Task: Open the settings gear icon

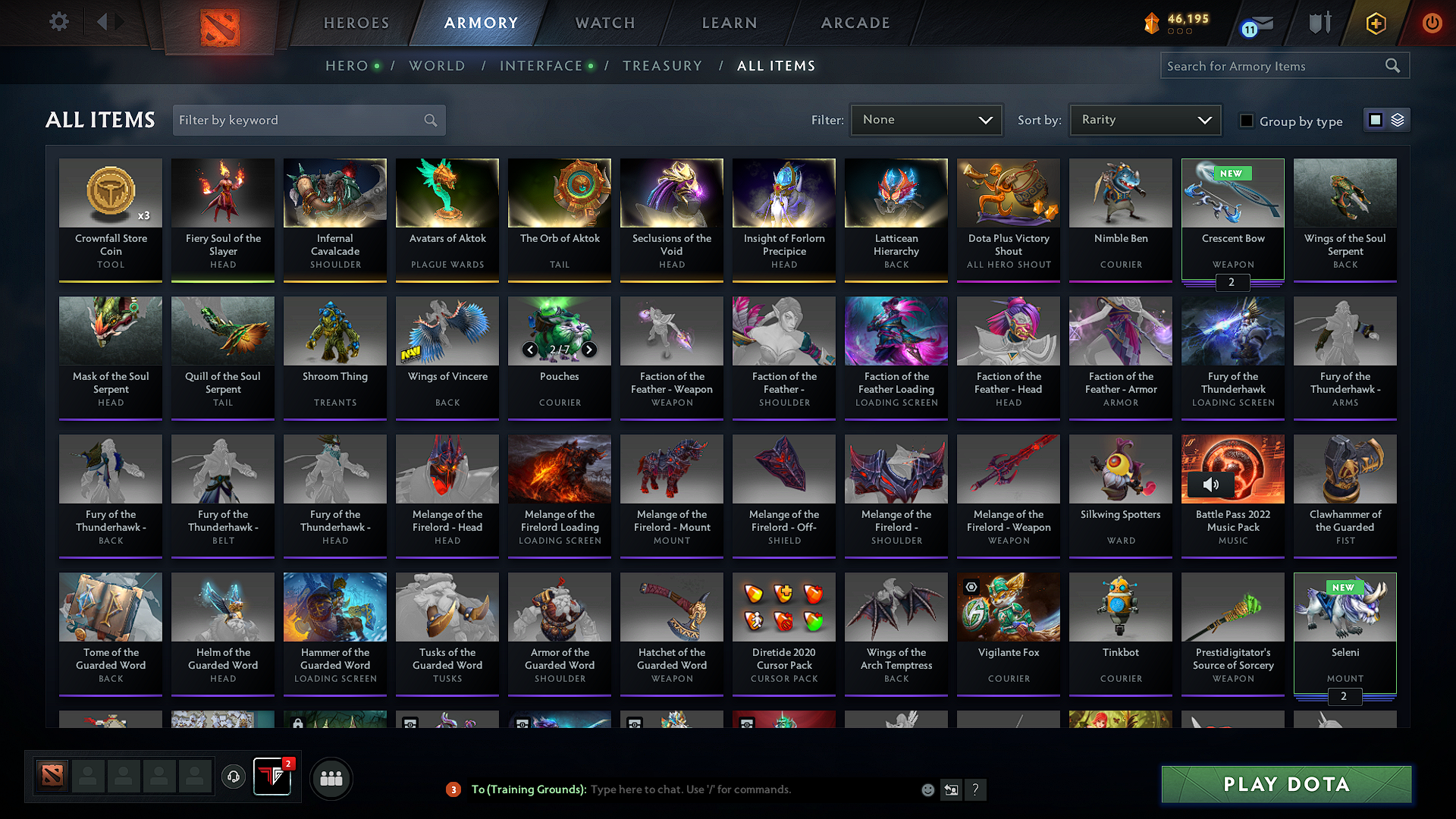Action: [58, 22]
